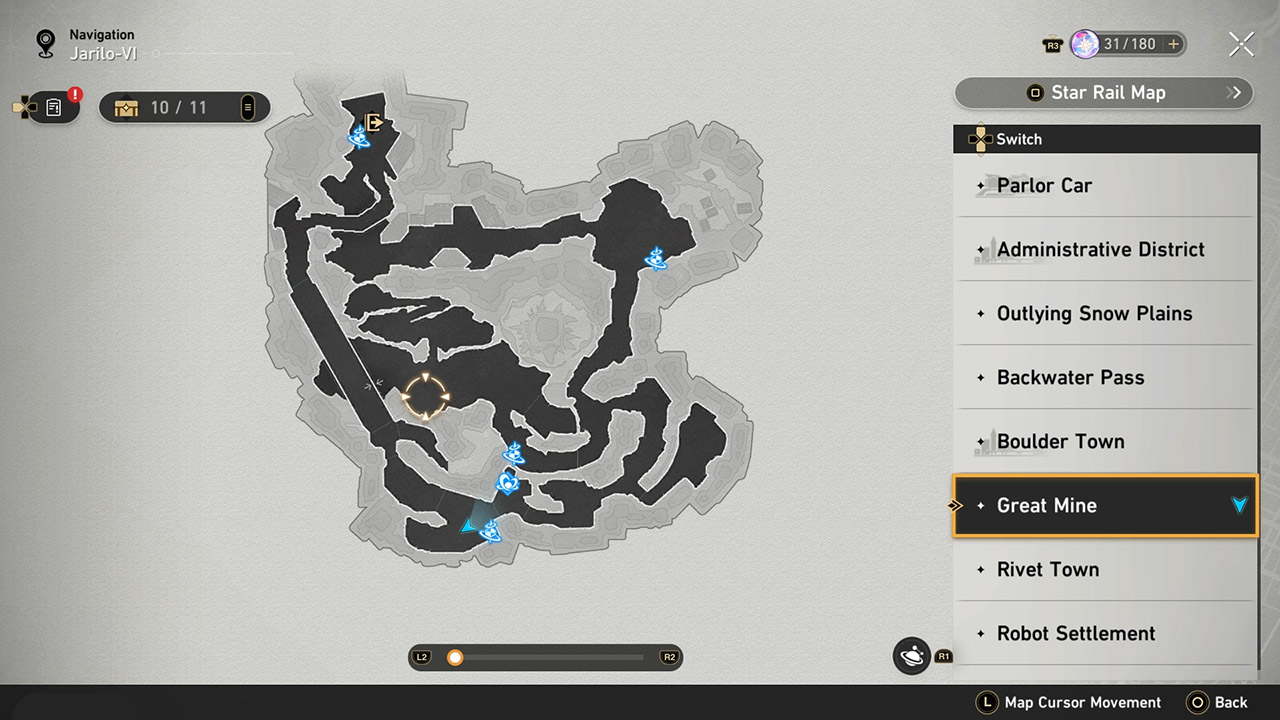Select Robot Settlement from the area list
Viewport: 1280px width, 720px height.
pos(1076,633)
